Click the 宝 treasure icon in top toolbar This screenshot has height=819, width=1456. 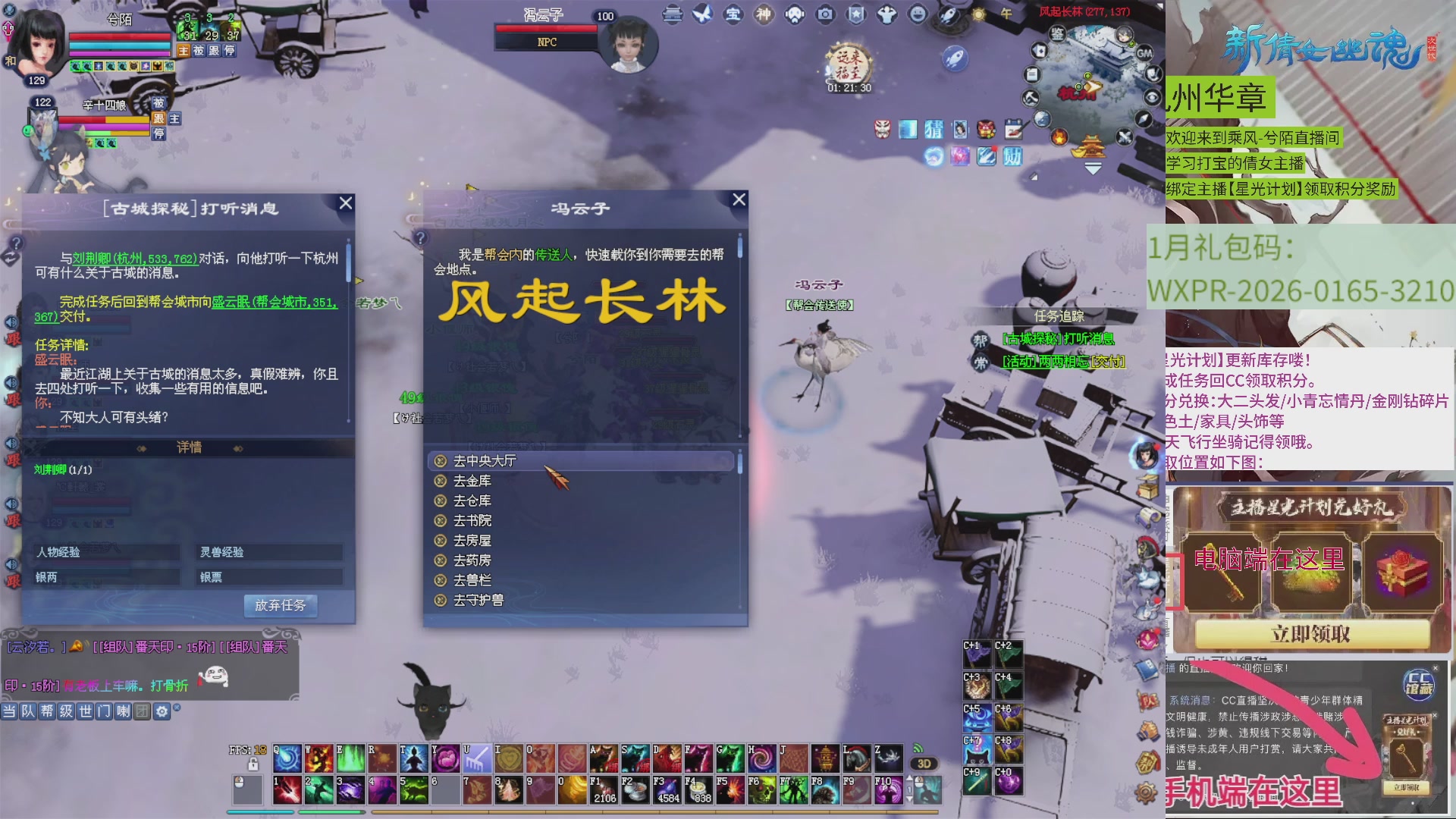point(732,14)
